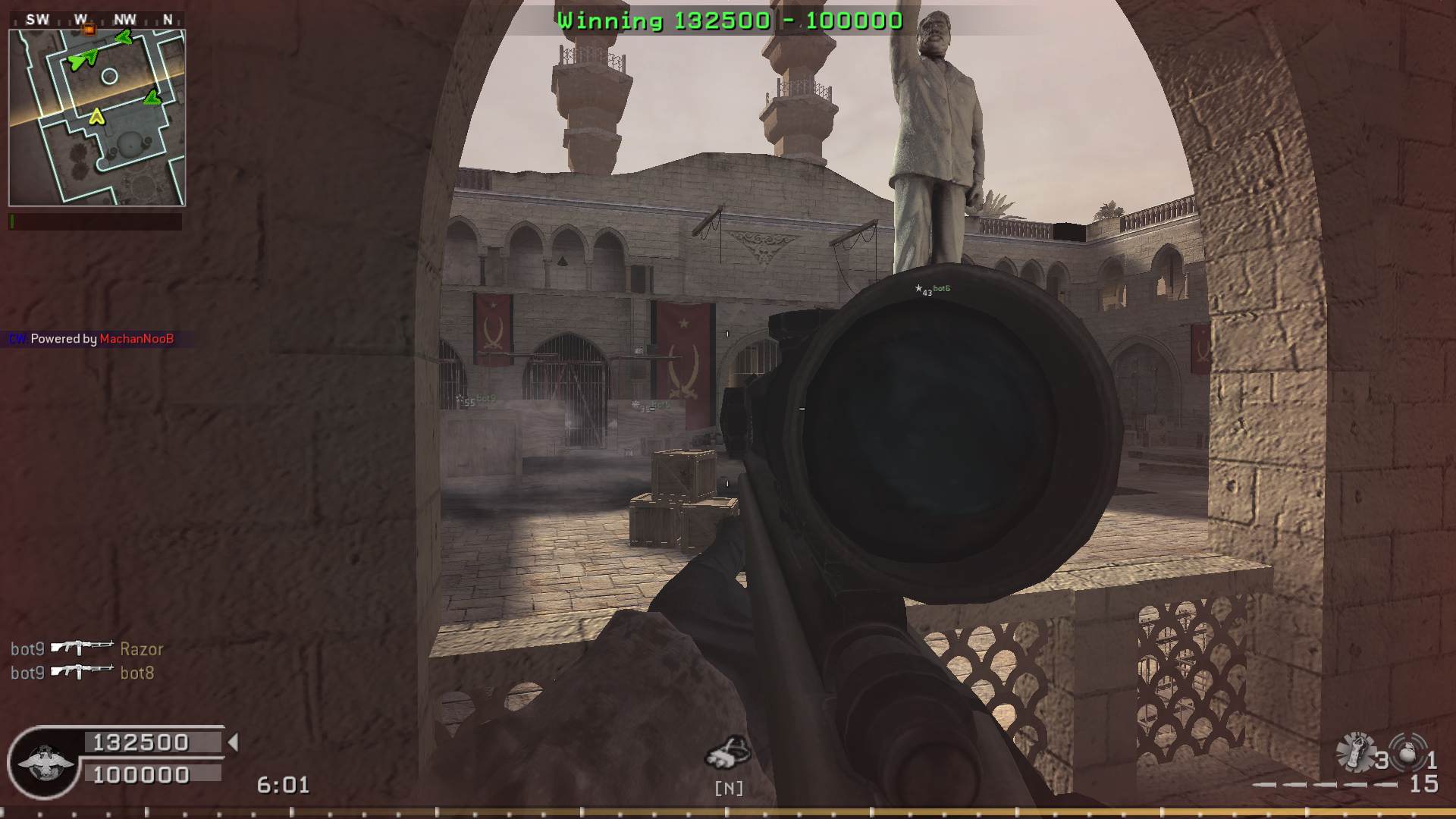Select the kill feed entry for Razor
This screenshot has height=819, width=1456.
[x=86, y=649]
